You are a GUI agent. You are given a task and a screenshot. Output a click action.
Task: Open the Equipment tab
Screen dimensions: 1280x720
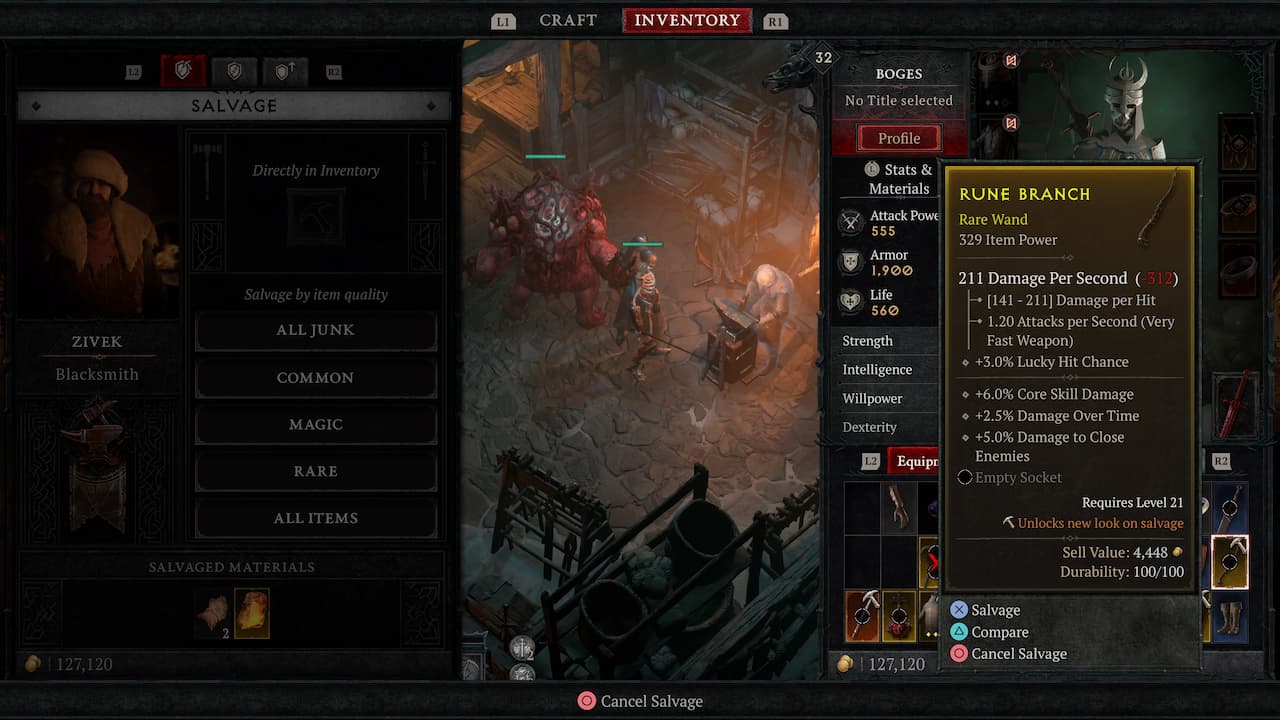(x=920, y=460)
